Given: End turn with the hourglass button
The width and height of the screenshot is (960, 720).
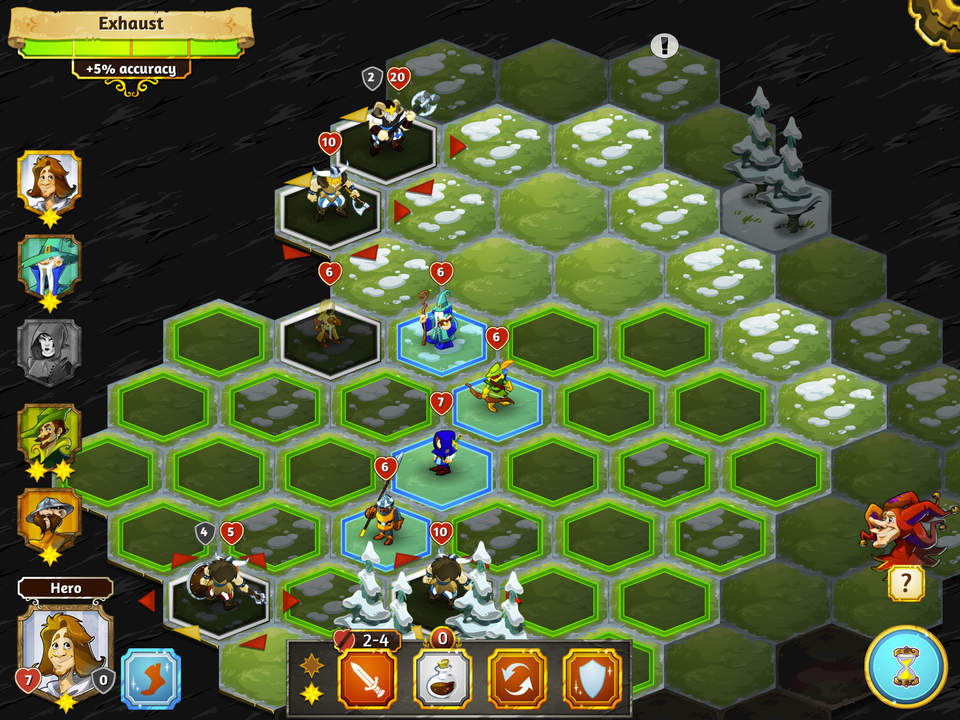Looking at the screenshot, I should [906, 666].
